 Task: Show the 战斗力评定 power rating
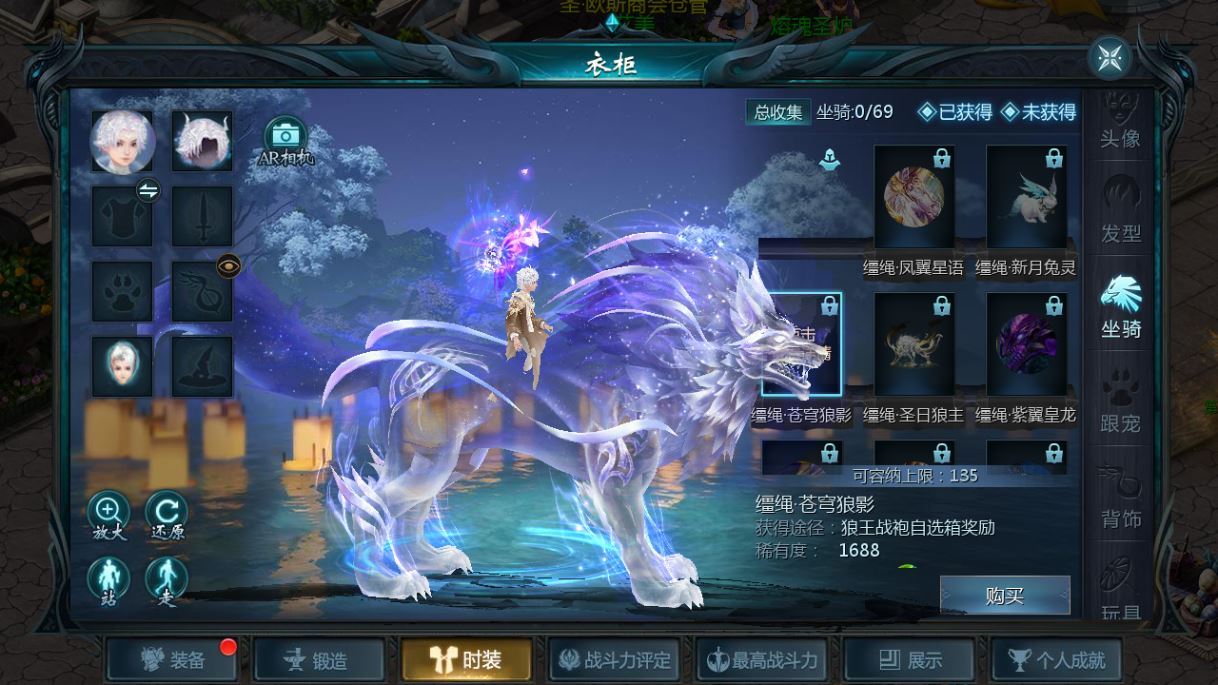614,660
